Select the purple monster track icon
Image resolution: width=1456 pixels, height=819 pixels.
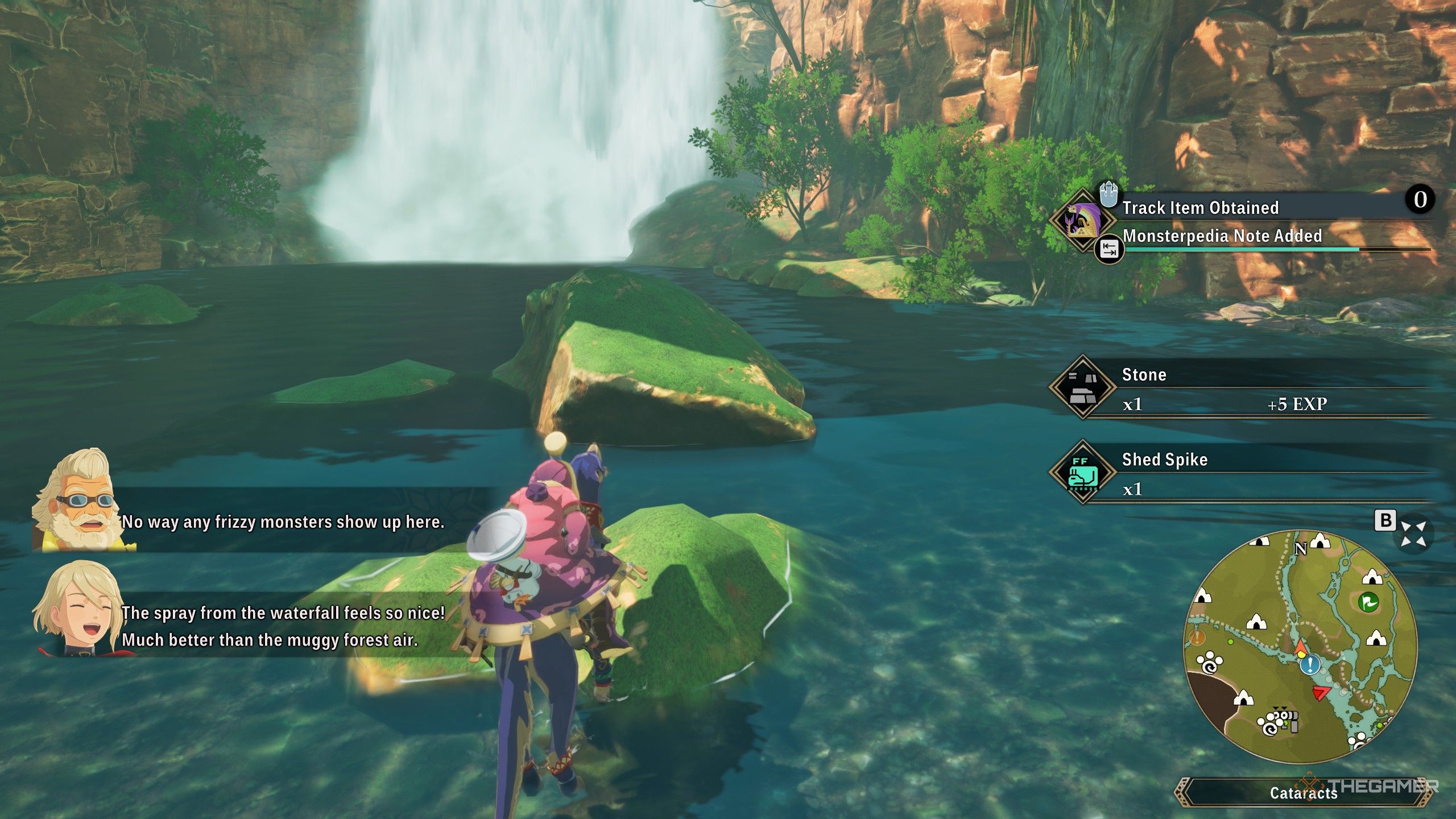1082,220
